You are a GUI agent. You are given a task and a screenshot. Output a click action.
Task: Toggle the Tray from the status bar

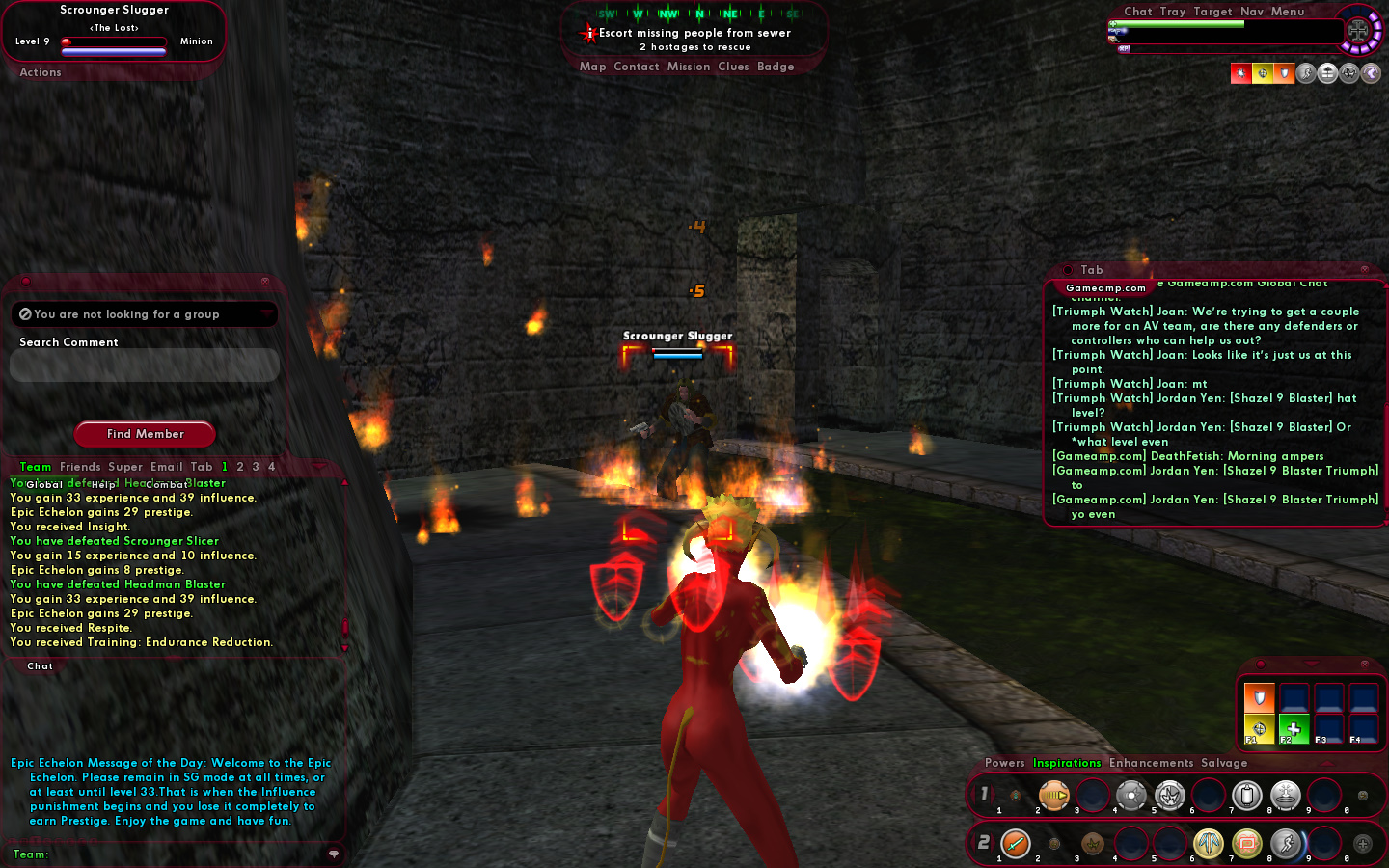pos(1173,12)
